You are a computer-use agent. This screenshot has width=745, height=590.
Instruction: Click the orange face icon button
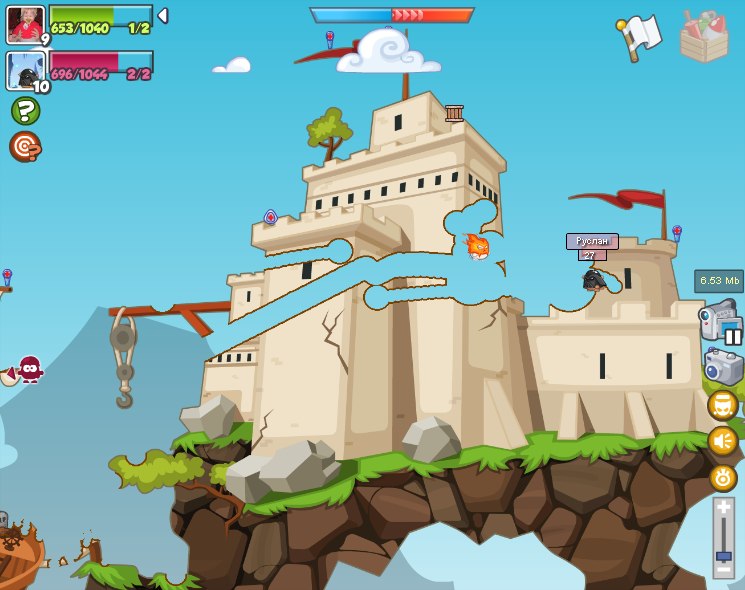(x=723, y=405)
